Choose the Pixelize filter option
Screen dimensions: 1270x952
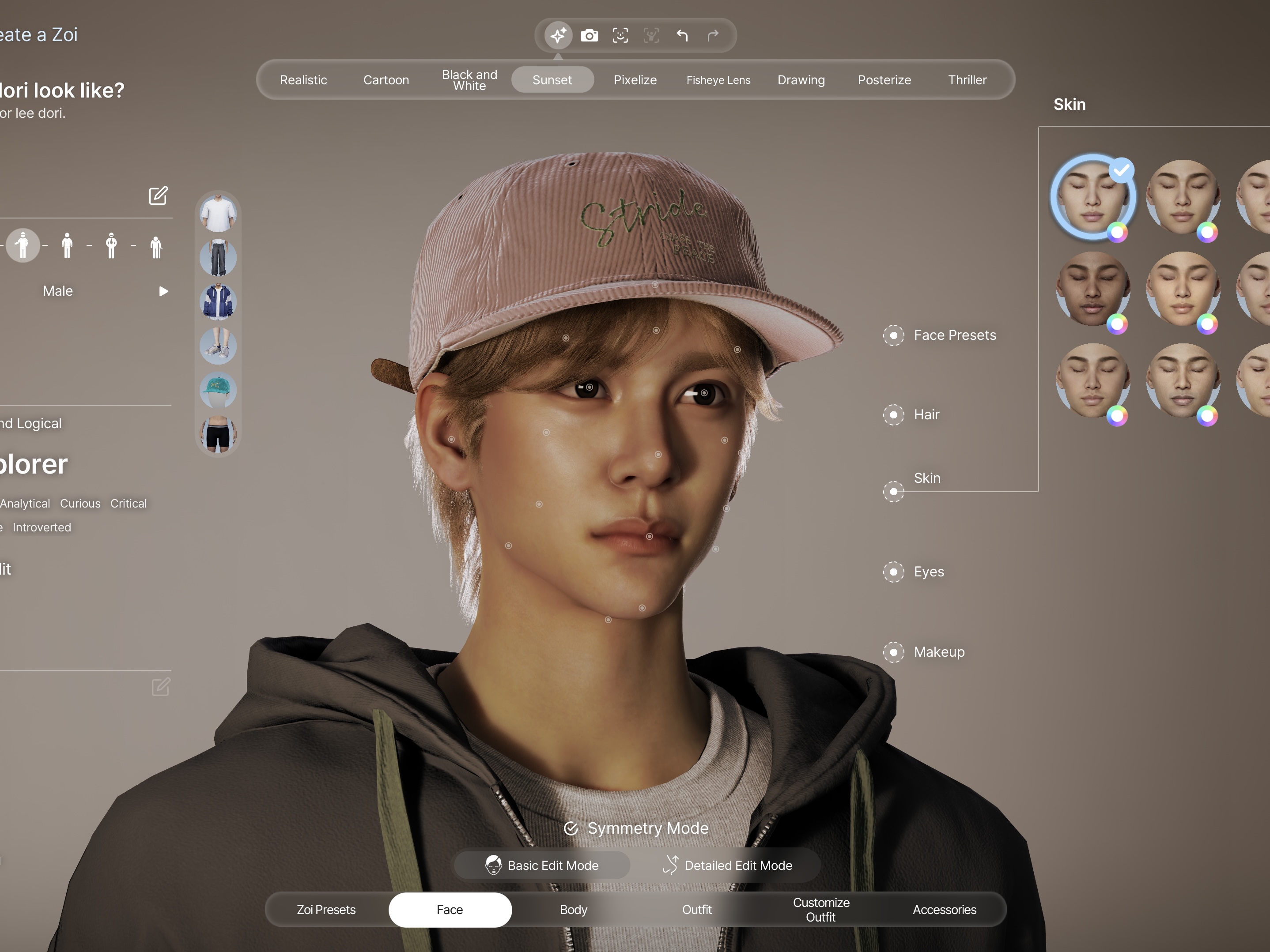click(x=635, y=80)
